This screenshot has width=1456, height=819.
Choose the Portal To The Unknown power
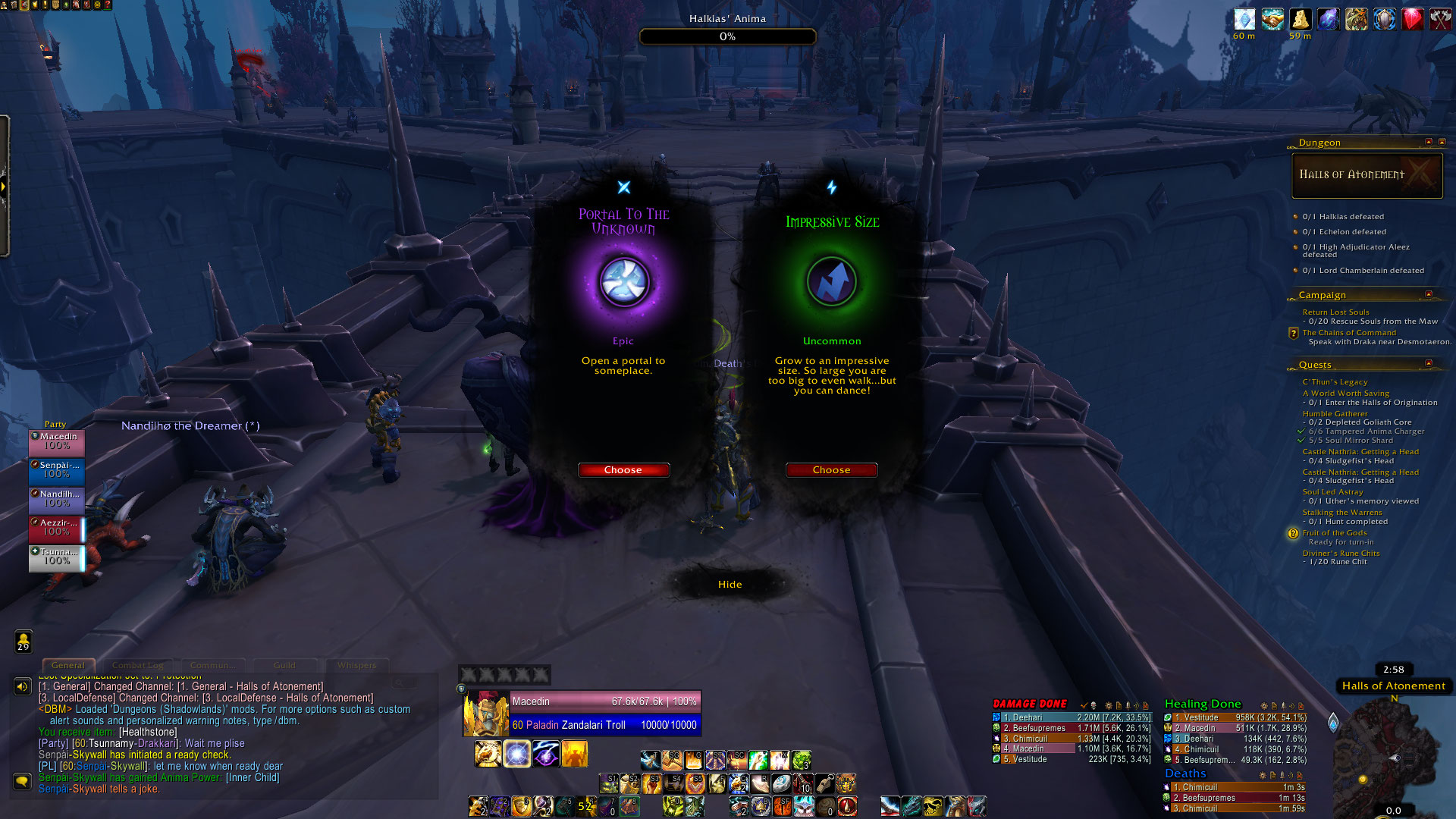623,470
